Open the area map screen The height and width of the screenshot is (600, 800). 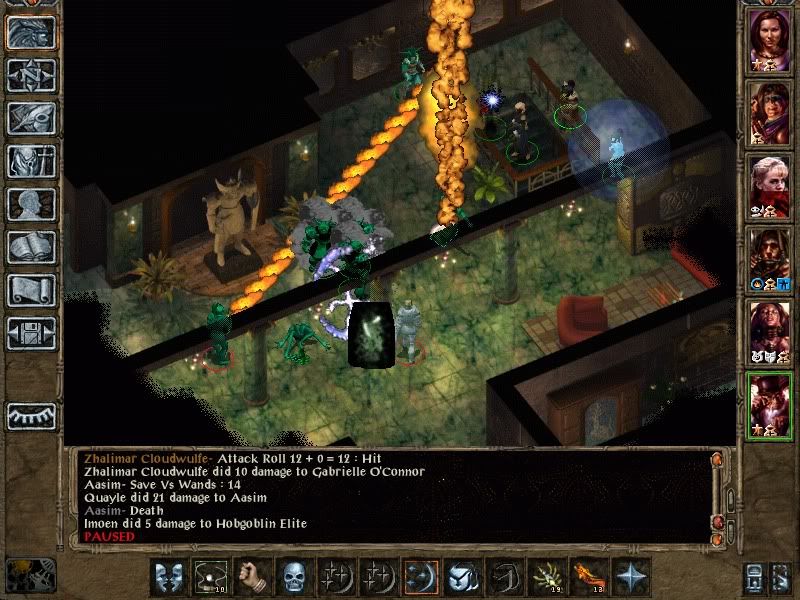[31, 75]
